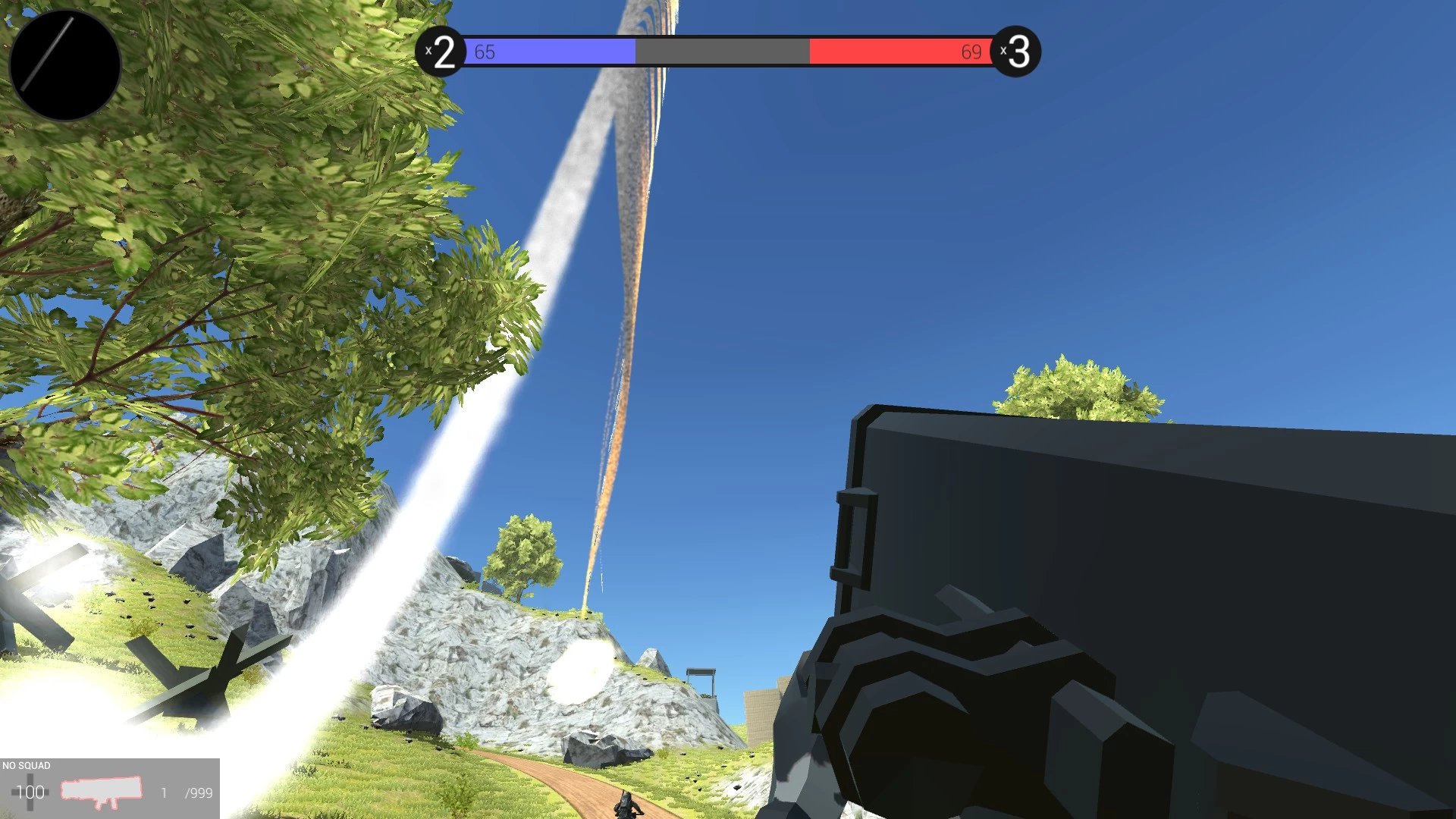The height and width of the screenshot is (819, 1456).
Task: Click the blue team score reading 65
Action: coord(484,52)
